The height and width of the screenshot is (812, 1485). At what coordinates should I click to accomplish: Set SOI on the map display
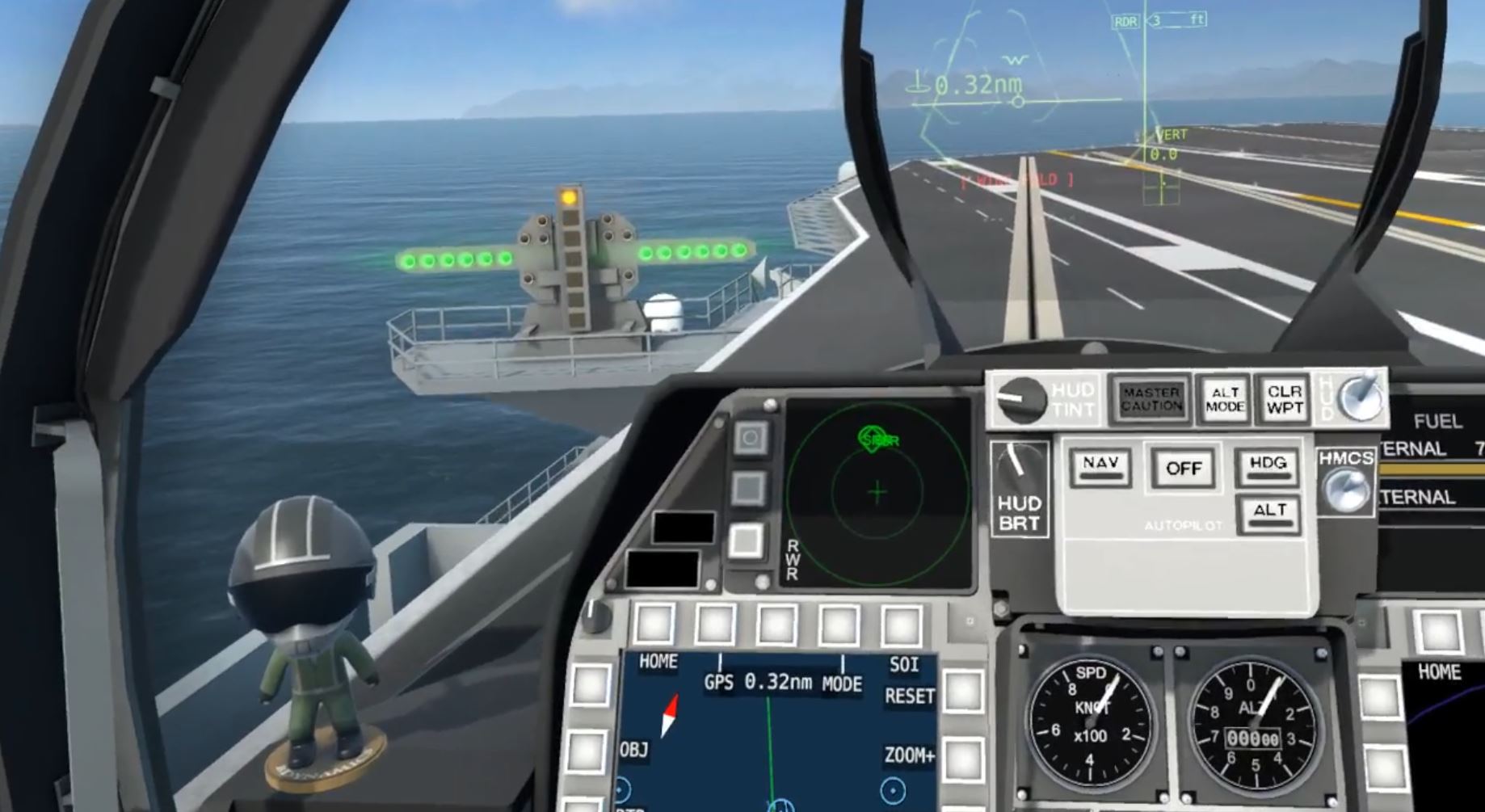click(903, 664)
